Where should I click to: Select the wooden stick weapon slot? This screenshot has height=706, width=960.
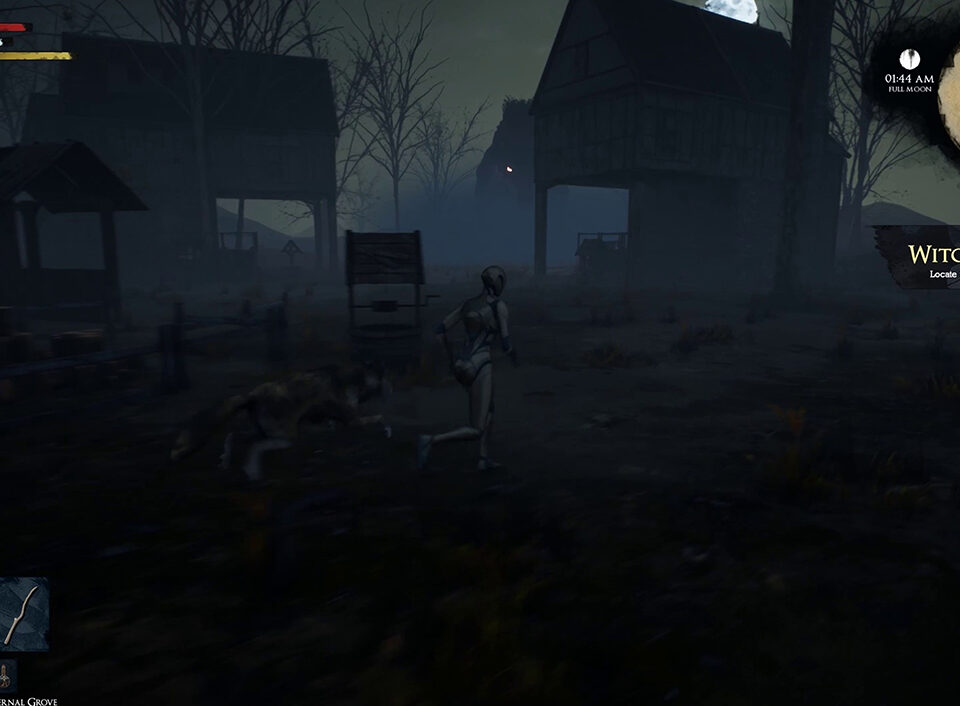click(23, 614)
